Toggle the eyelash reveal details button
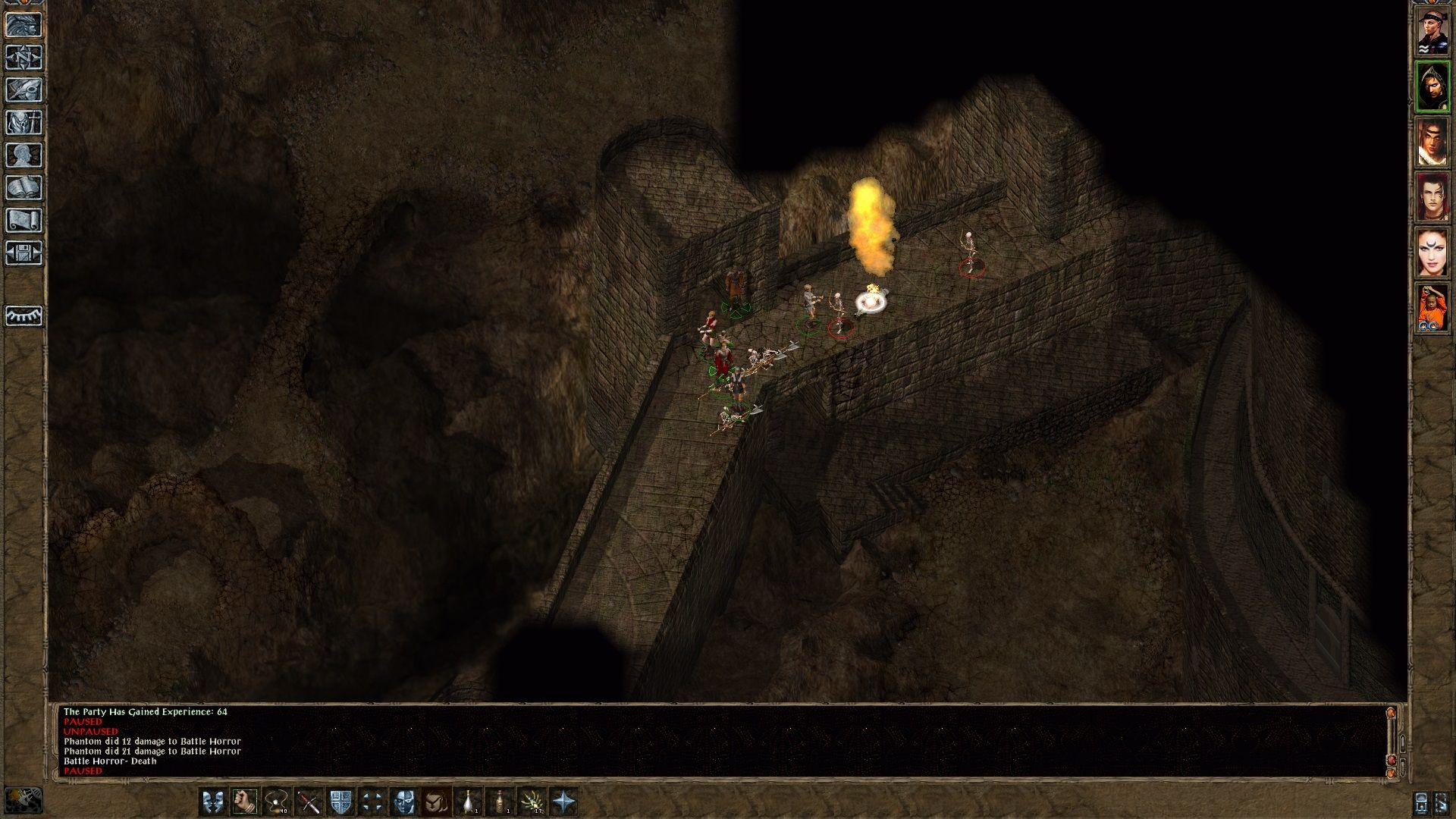Screen dimensions: 1456x819 tap(24, 315)
